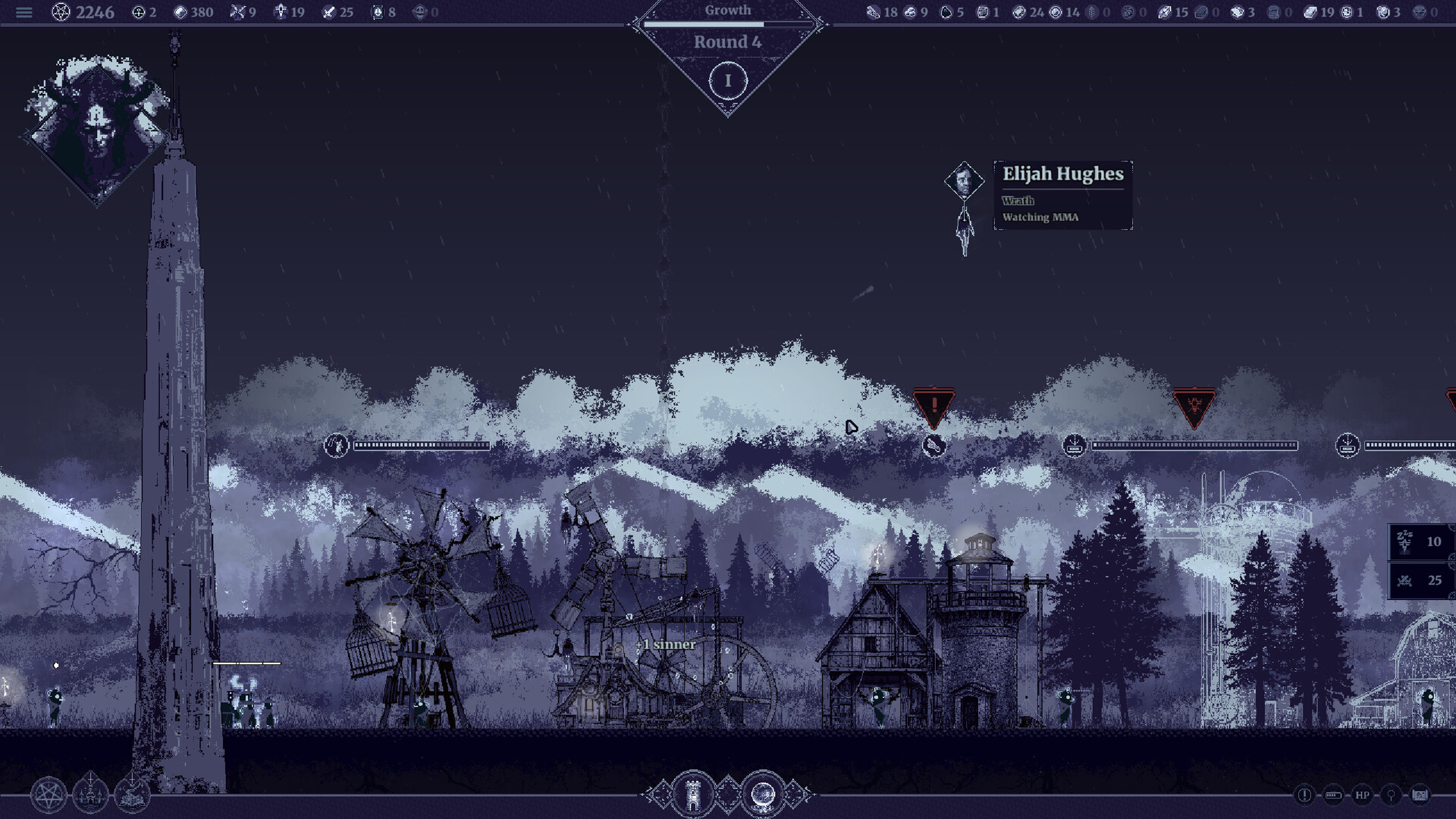Click the round I phase indicator
The width and height of the screenshot is (1456, 819).
(x=728, y=81)
